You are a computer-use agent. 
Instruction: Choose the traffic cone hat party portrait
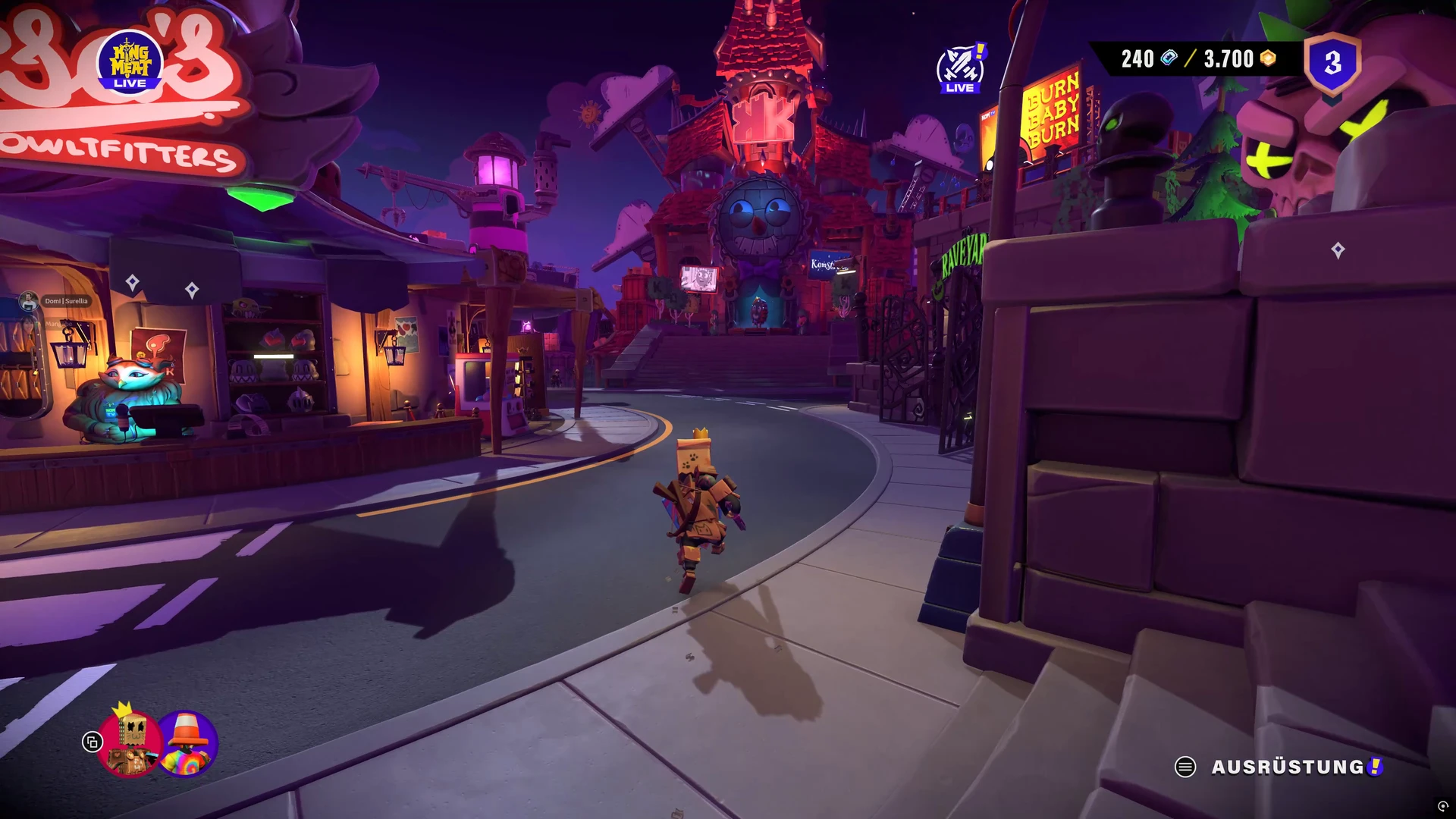coord(187,744)
